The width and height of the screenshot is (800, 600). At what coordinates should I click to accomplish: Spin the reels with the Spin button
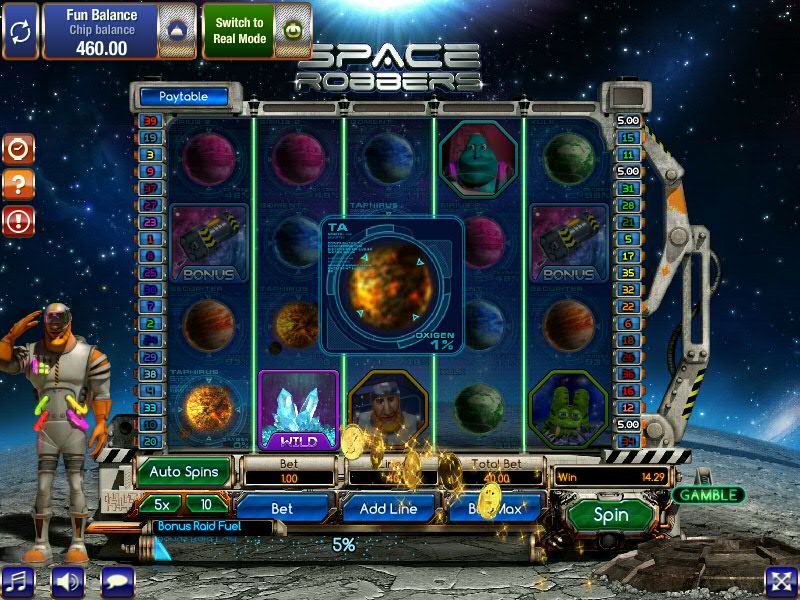tap(611, 515)
